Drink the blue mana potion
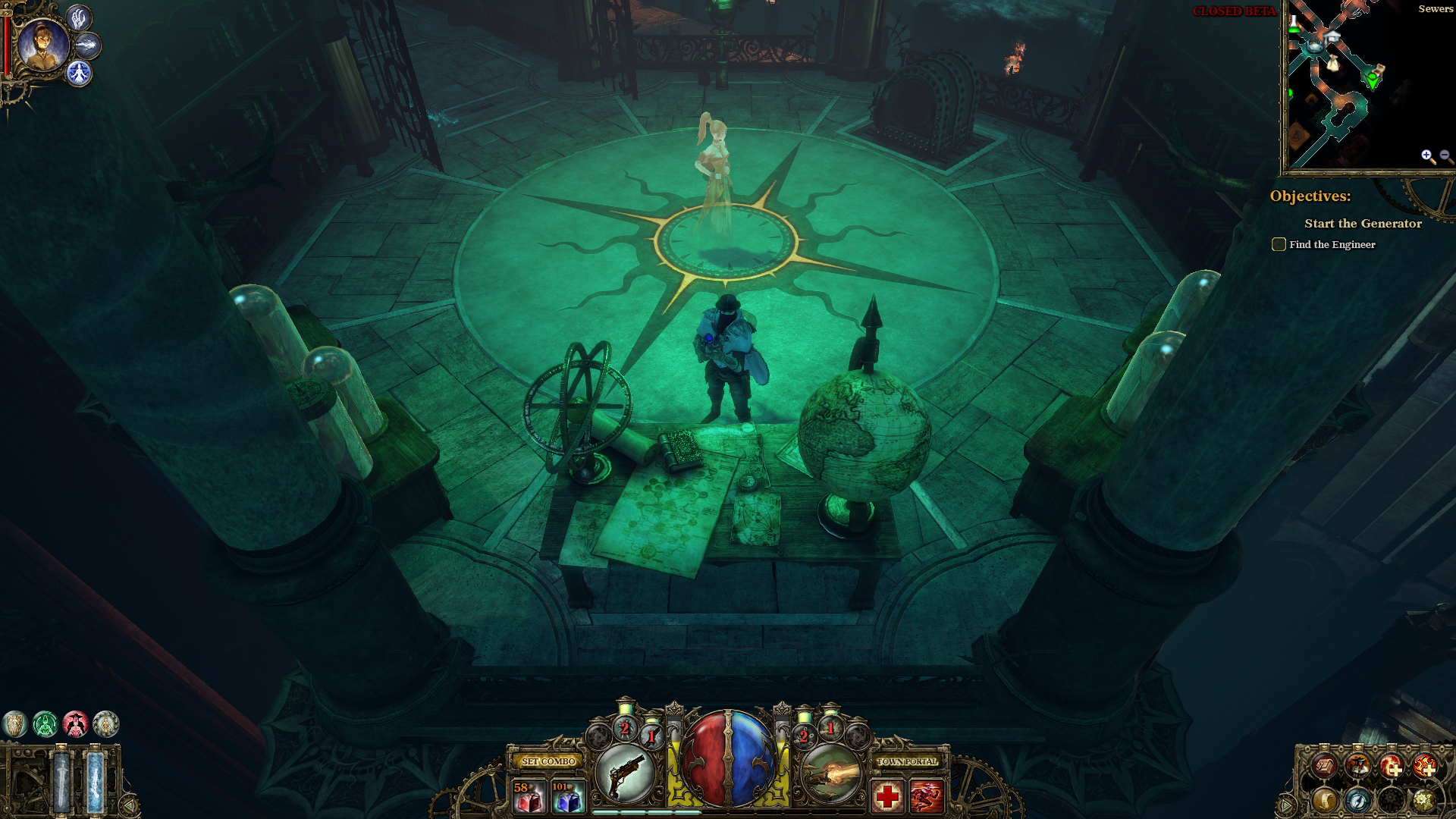Screen dimensions: 1456x819 [x=567, y=796]
